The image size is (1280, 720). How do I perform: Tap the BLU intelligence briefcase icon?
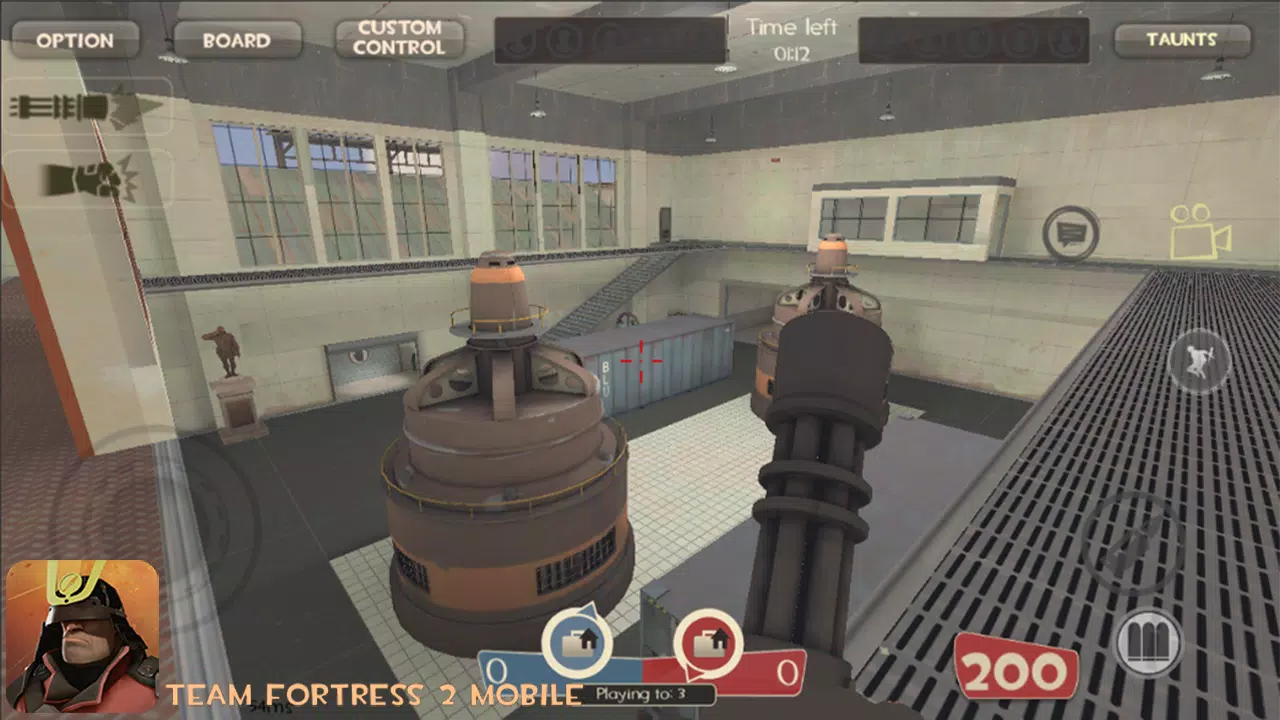pyautogui.click(x=575, y=645)
